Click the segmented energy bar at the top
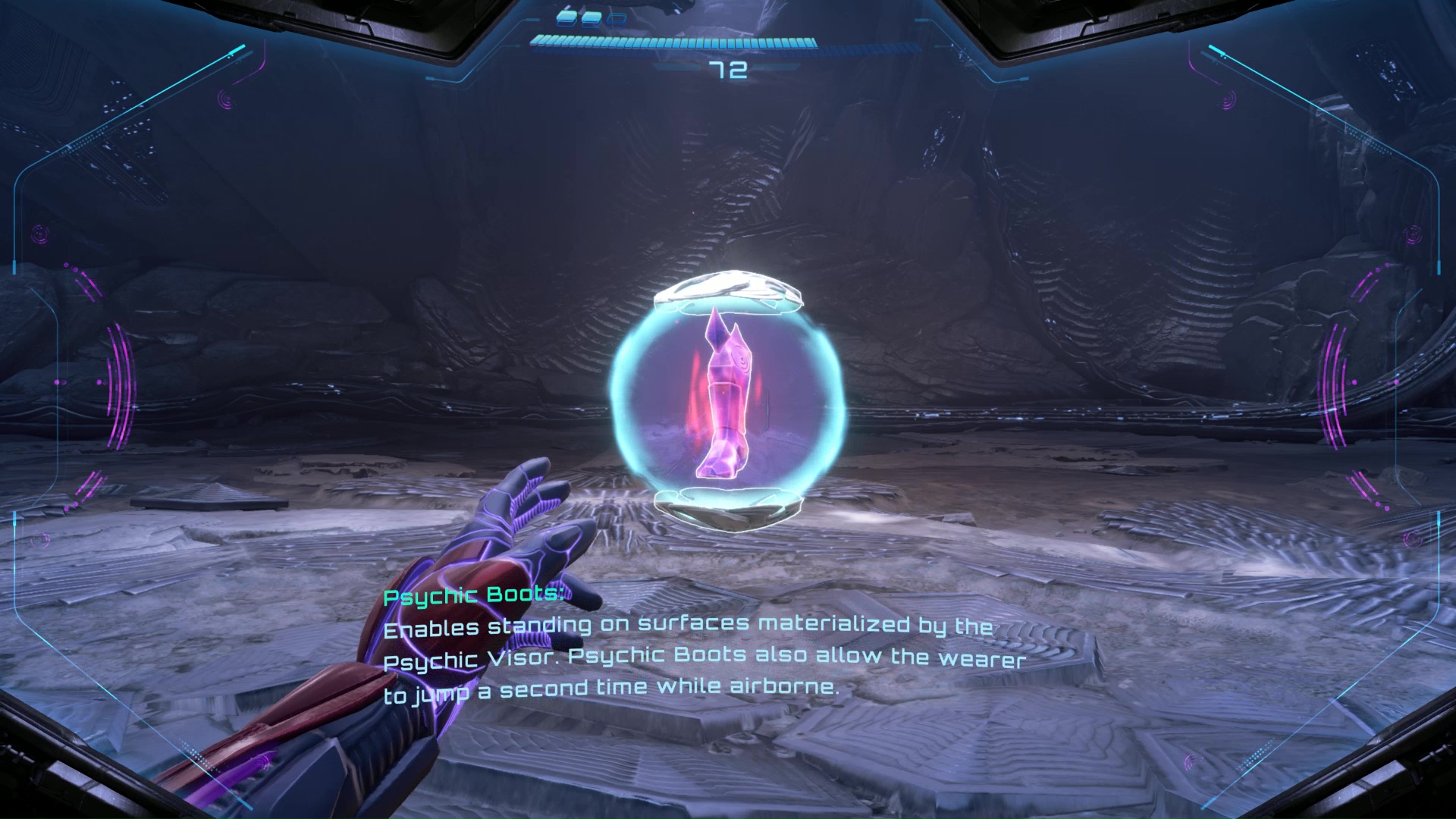Image resolution: width=1456 pixels, height=819 pixels. coord(675,42)
